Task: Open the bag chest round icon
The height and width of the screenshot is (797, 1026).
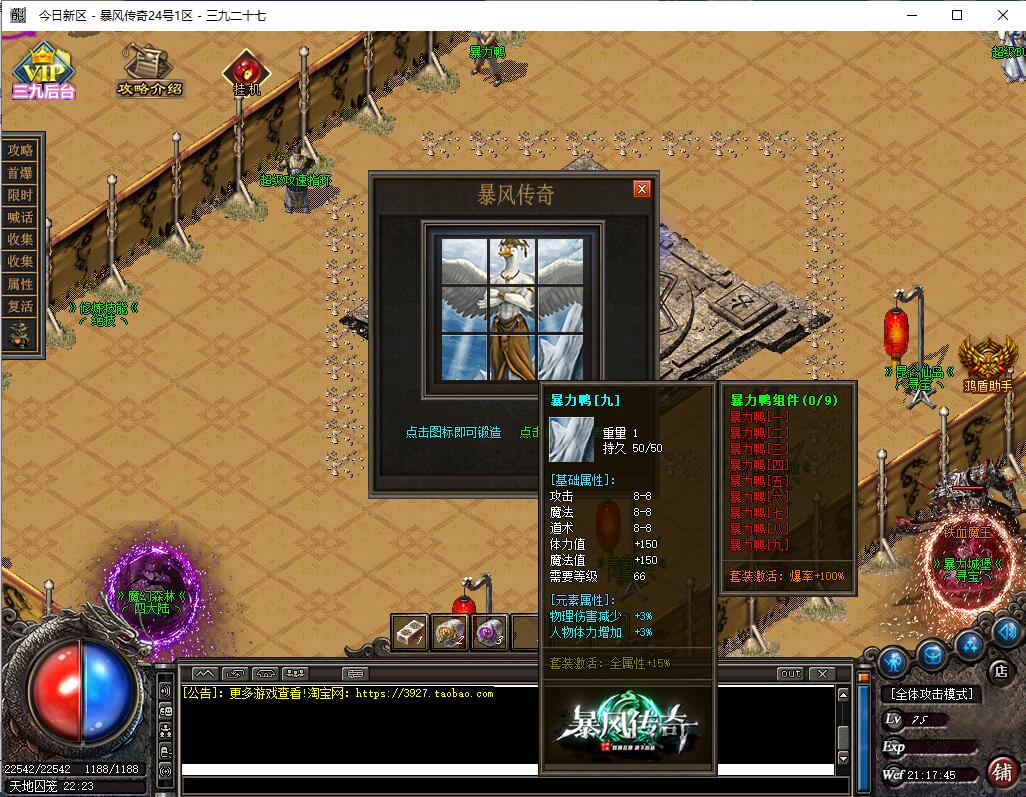Action: 932,655
